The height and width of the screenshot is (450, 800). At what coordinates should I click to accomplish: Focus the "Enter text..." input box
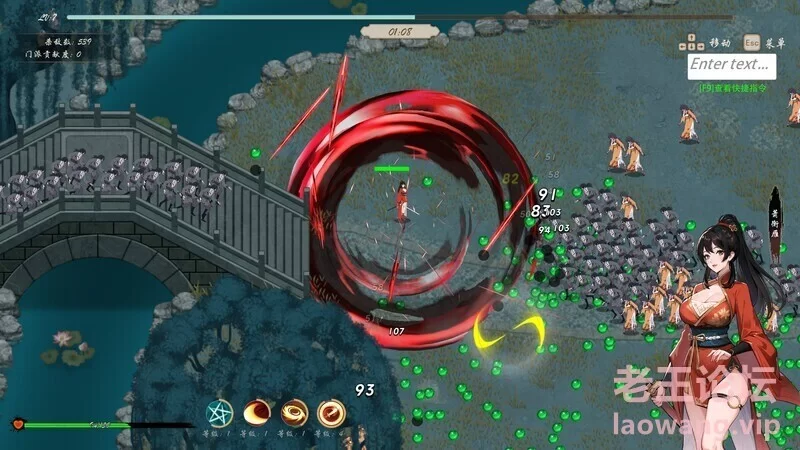732,65
